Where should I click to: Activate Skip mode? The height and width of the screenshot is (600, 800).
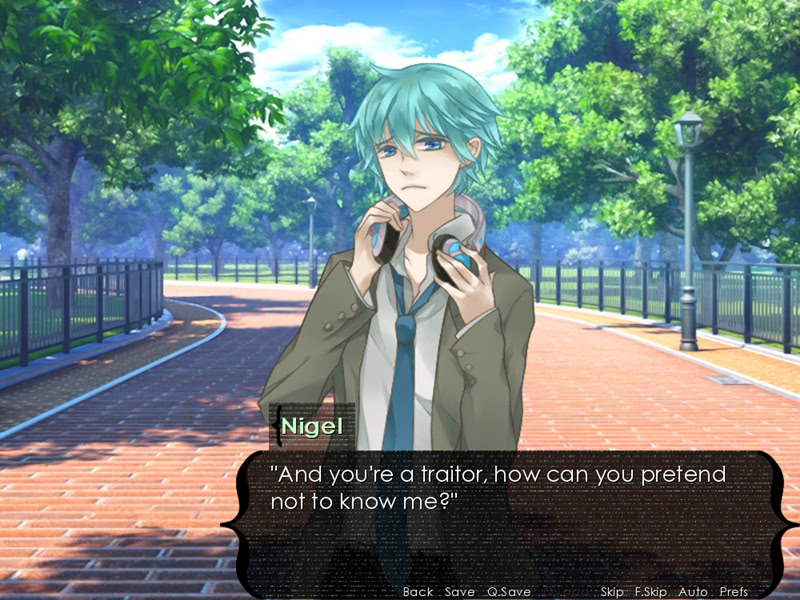tap(613, 592)
